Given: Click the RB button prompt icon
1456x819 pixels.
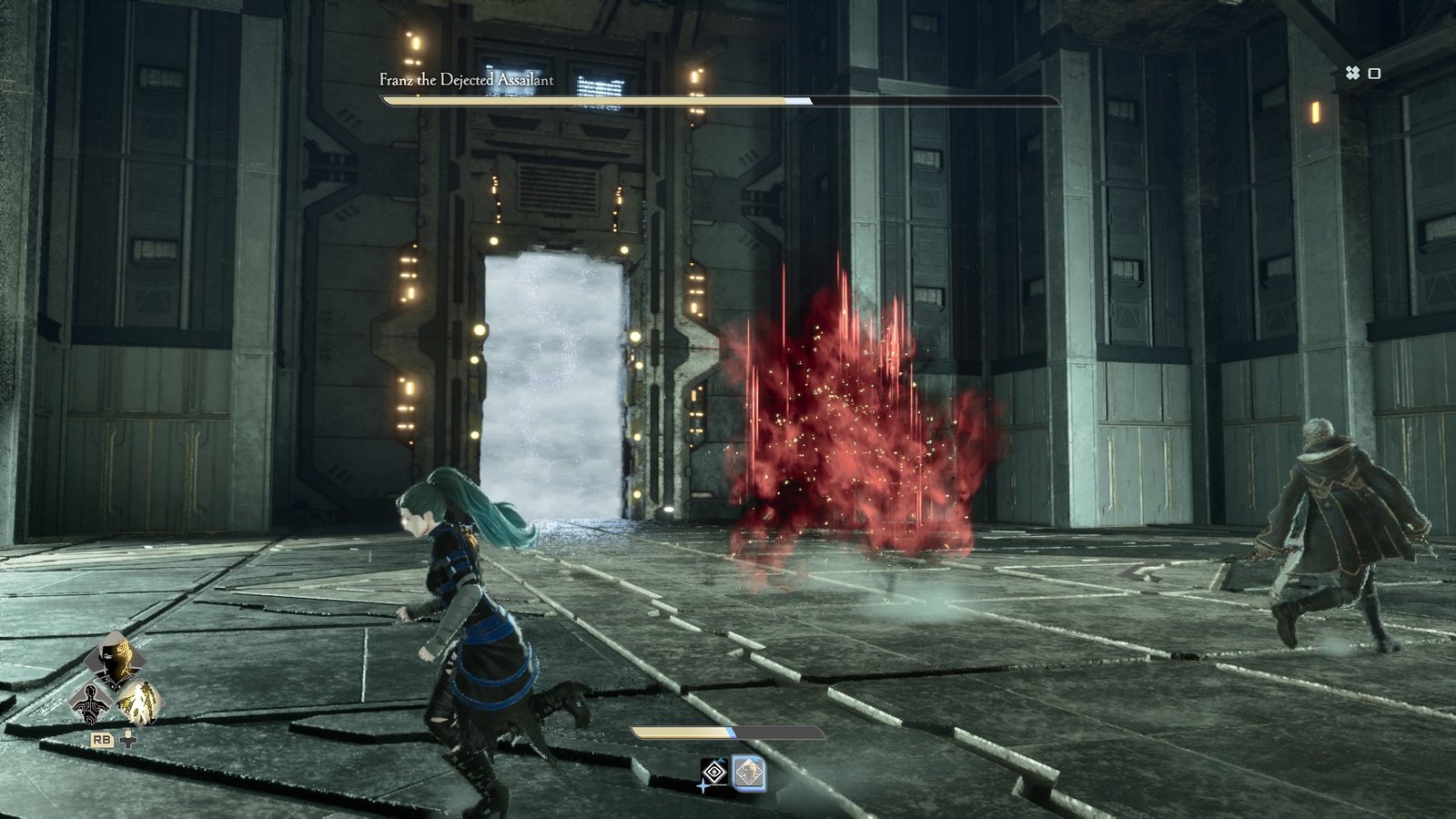Looking at the screenshot, I should [103, 739].
